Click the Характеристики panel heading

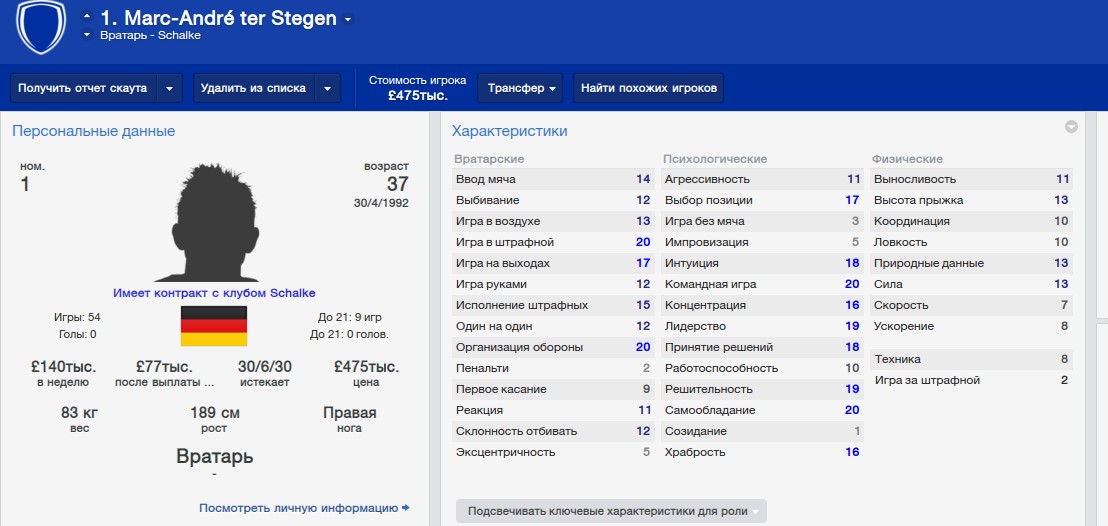[509, 131]
